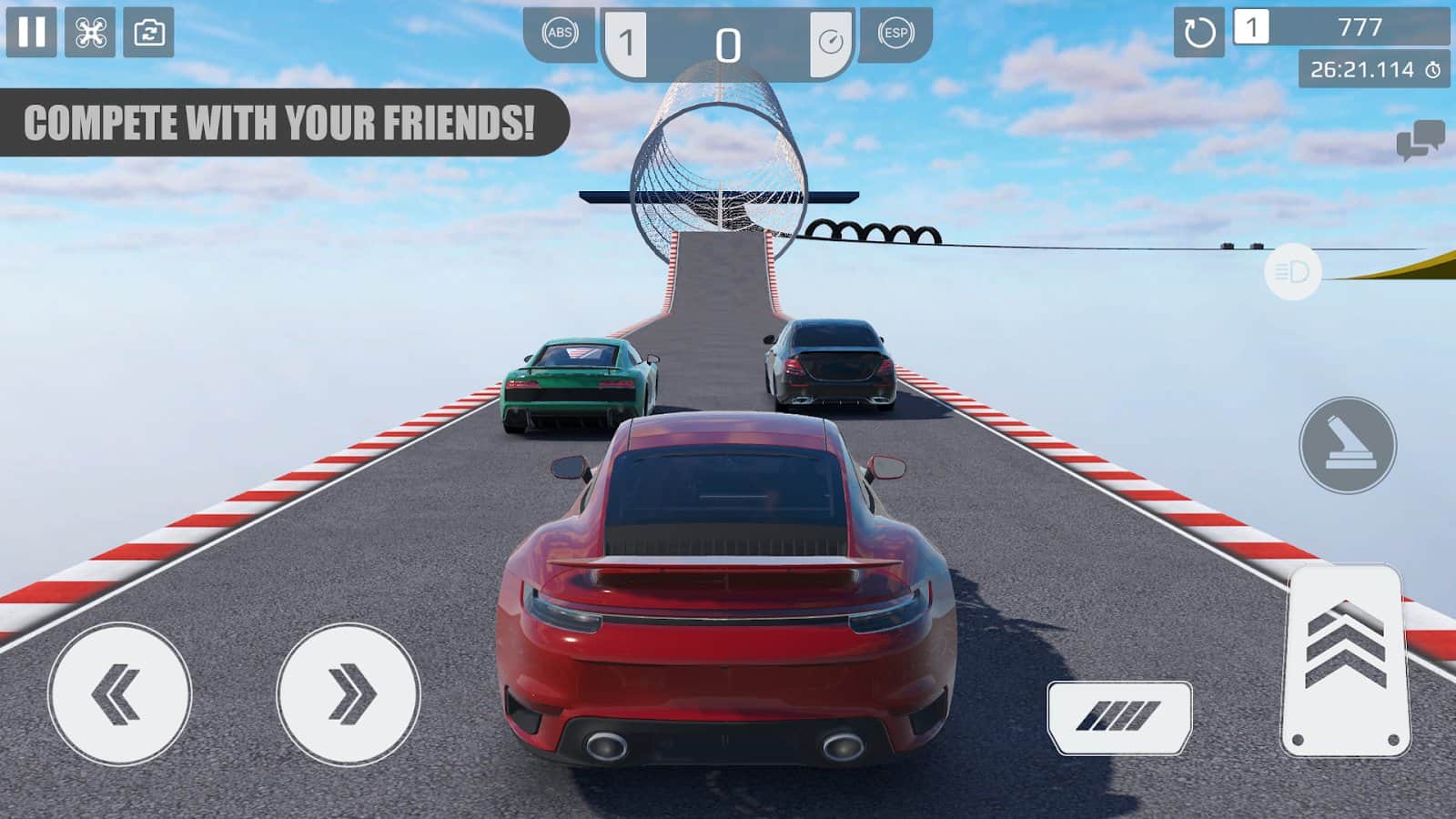Restart the current race
The image size is (1456, 819).
1199,35
